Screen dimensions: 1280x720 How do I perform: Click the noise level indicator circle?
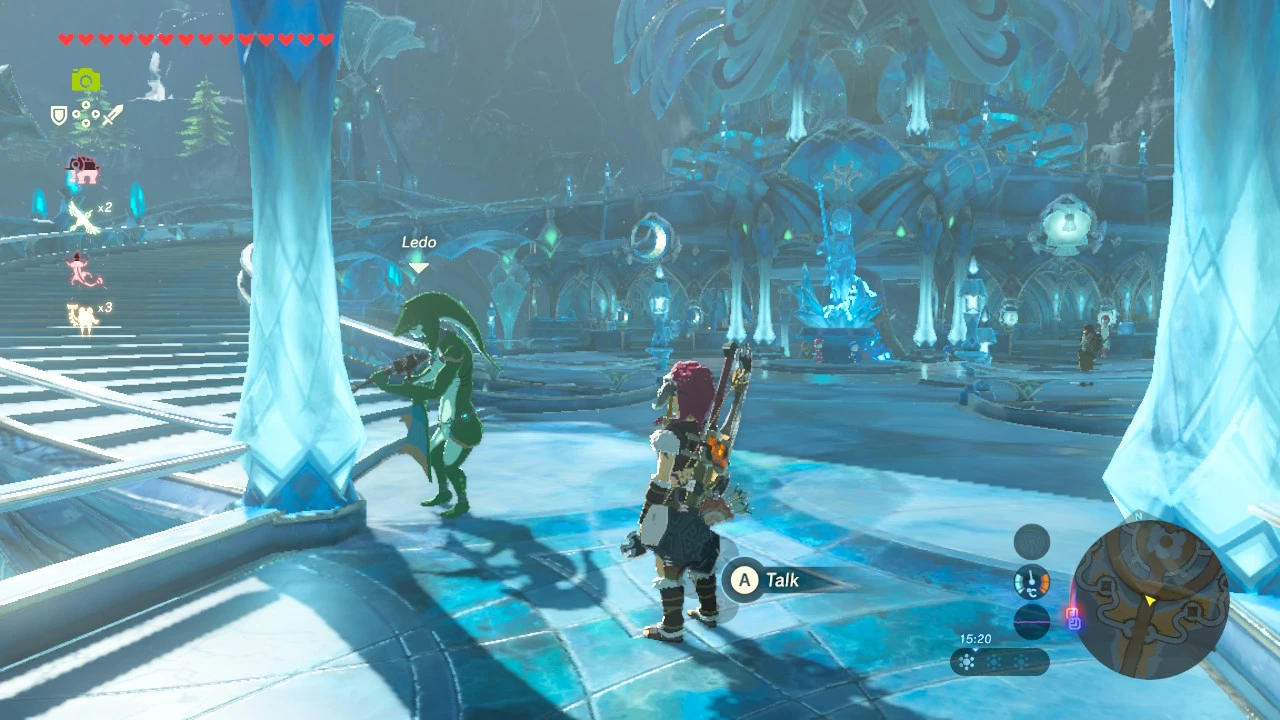coord(1032,622)
